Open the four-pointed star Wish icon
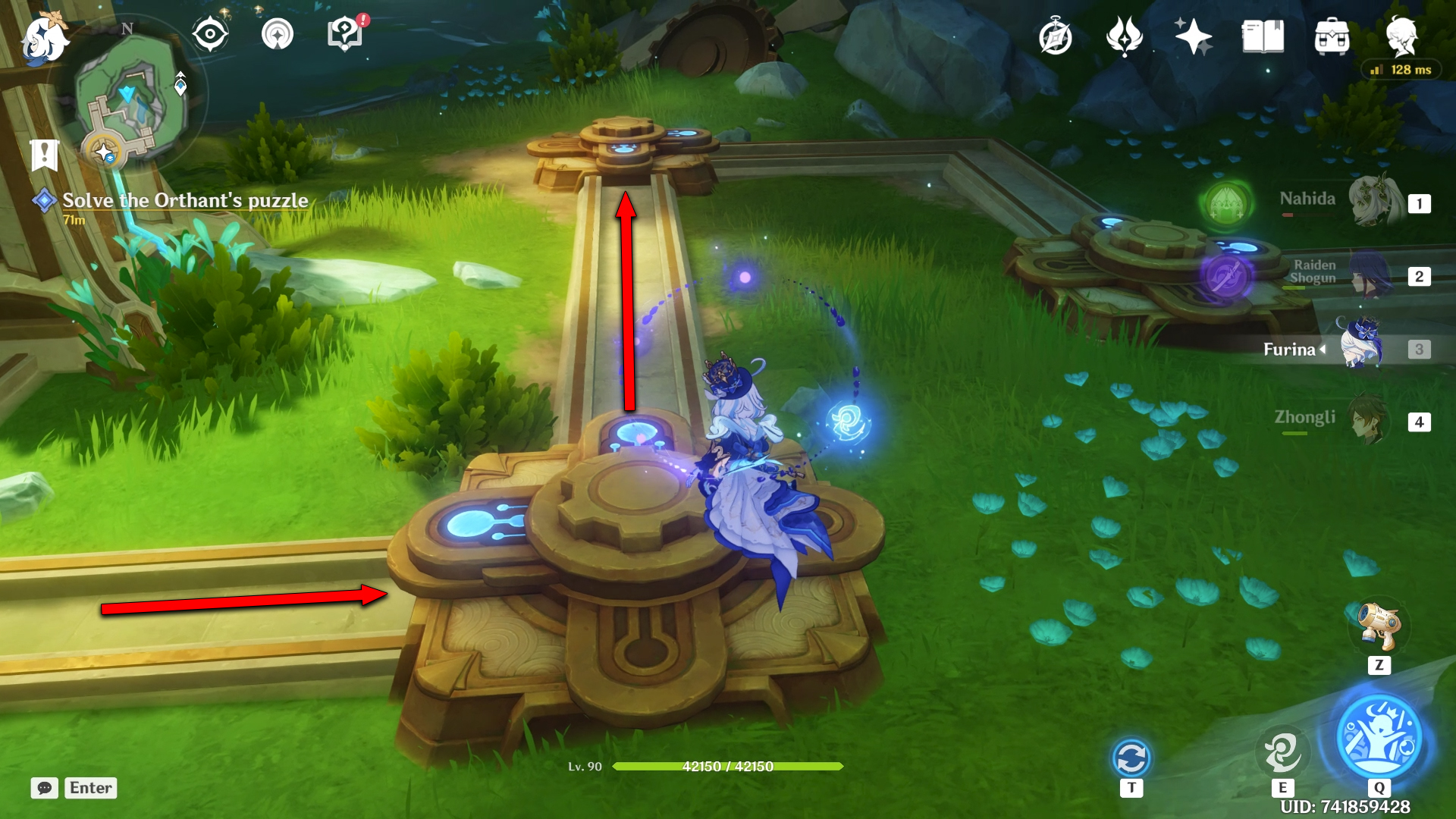This screenshot has width=1456, height=819. 1193,36
